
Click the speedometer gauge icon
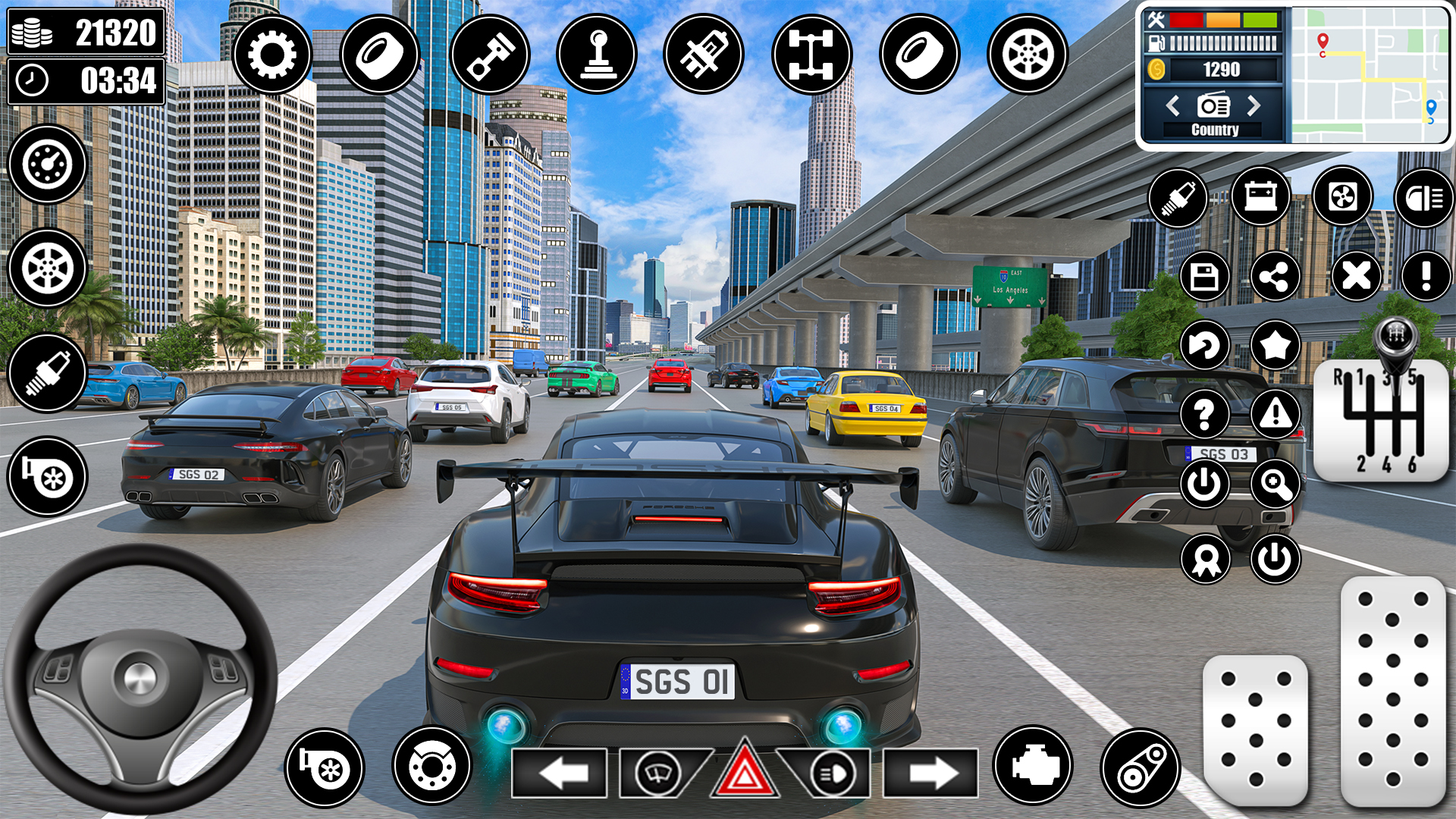47,165
